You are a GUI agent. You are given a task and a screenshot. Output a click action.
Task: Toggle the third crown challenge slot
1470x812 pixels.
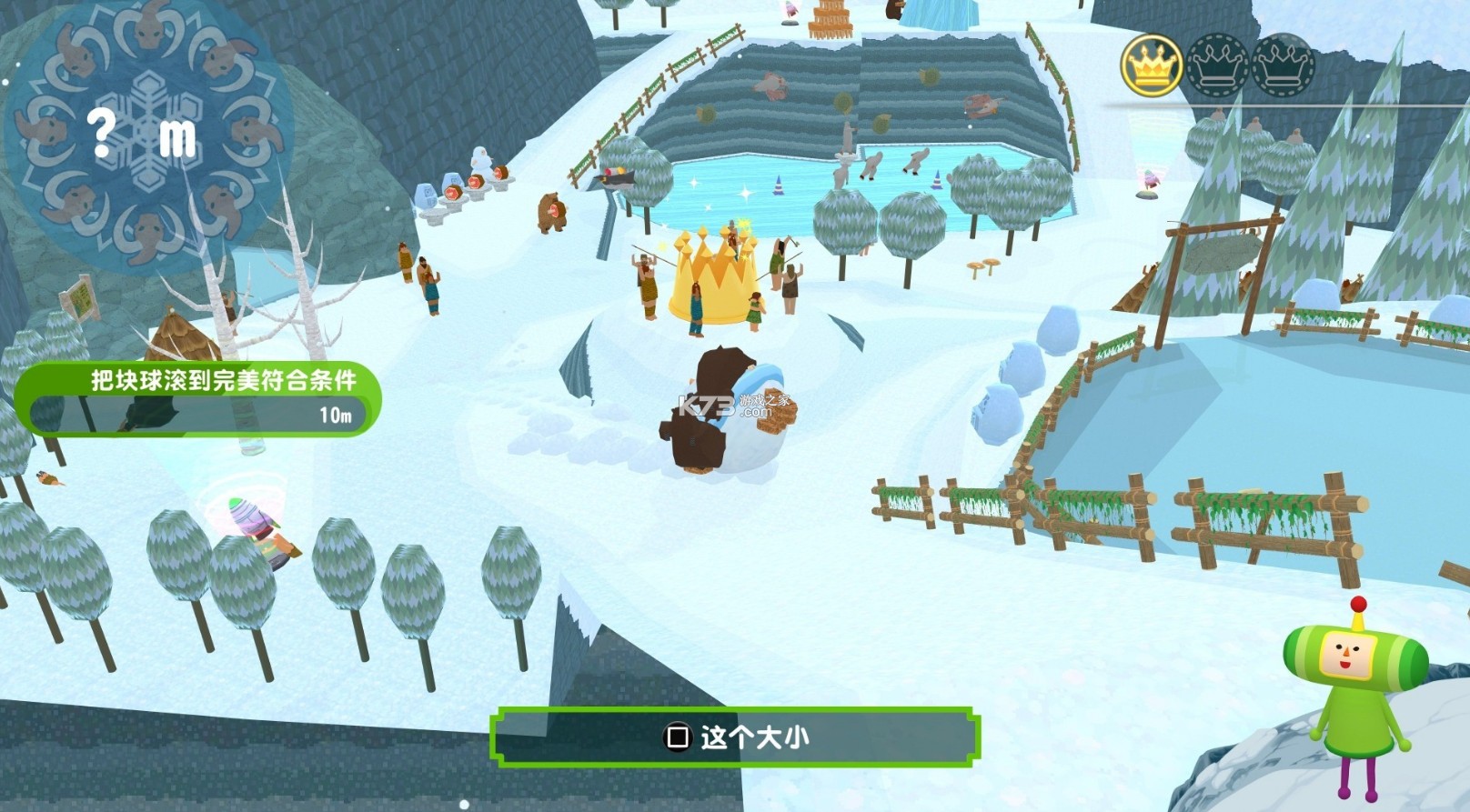pos(1281,64)
